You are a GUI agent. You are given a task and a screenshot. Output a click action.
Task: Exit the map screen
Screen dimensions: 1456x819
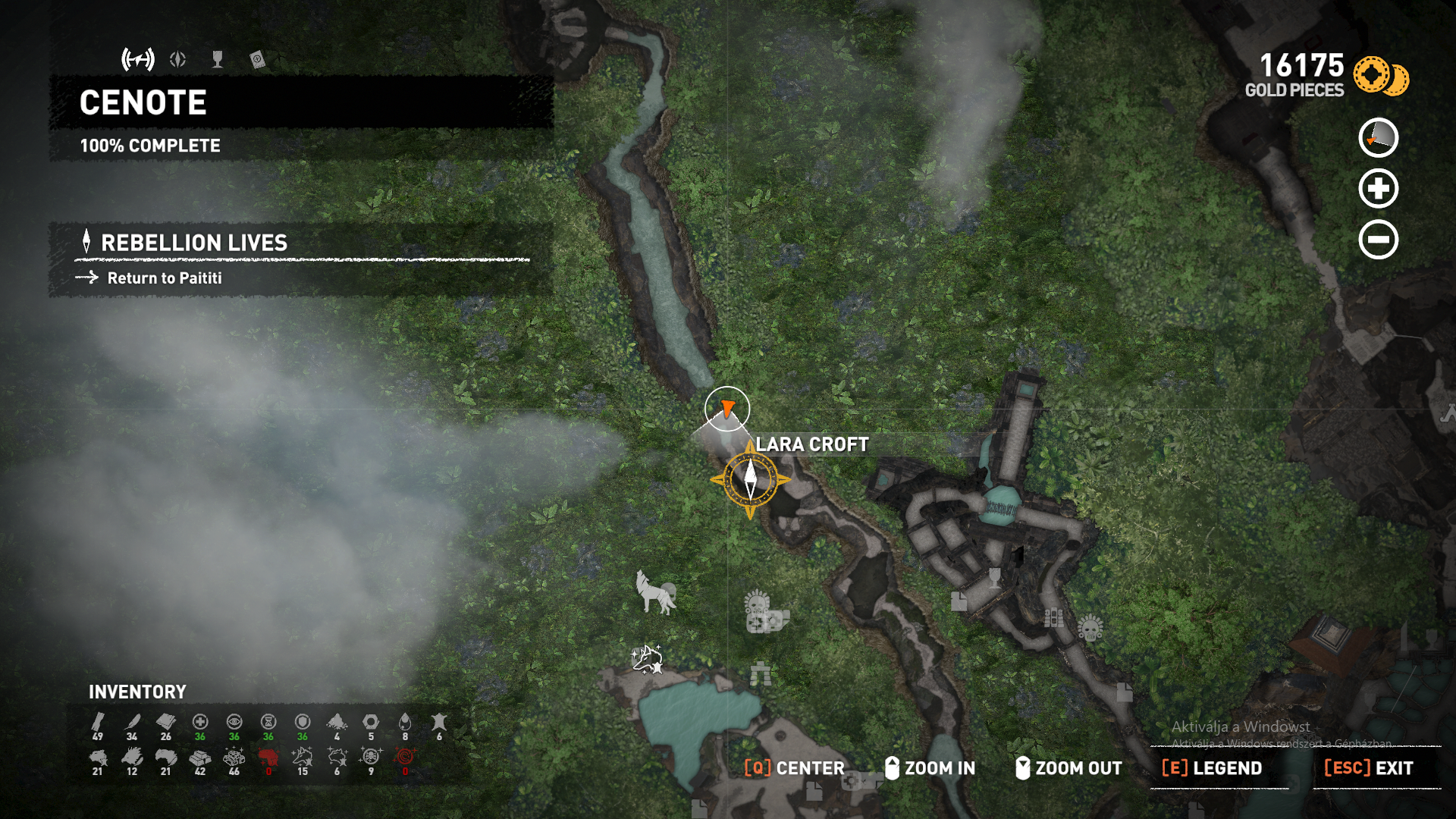(1369, 768)
